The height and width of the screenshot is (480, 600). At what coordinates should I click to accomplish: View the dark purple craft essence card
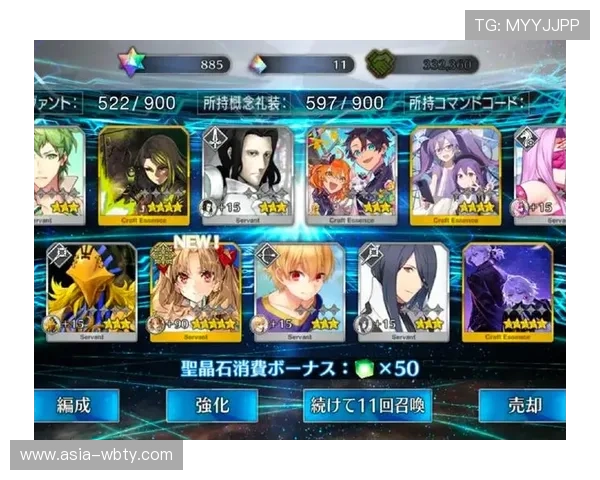[508, 290]
